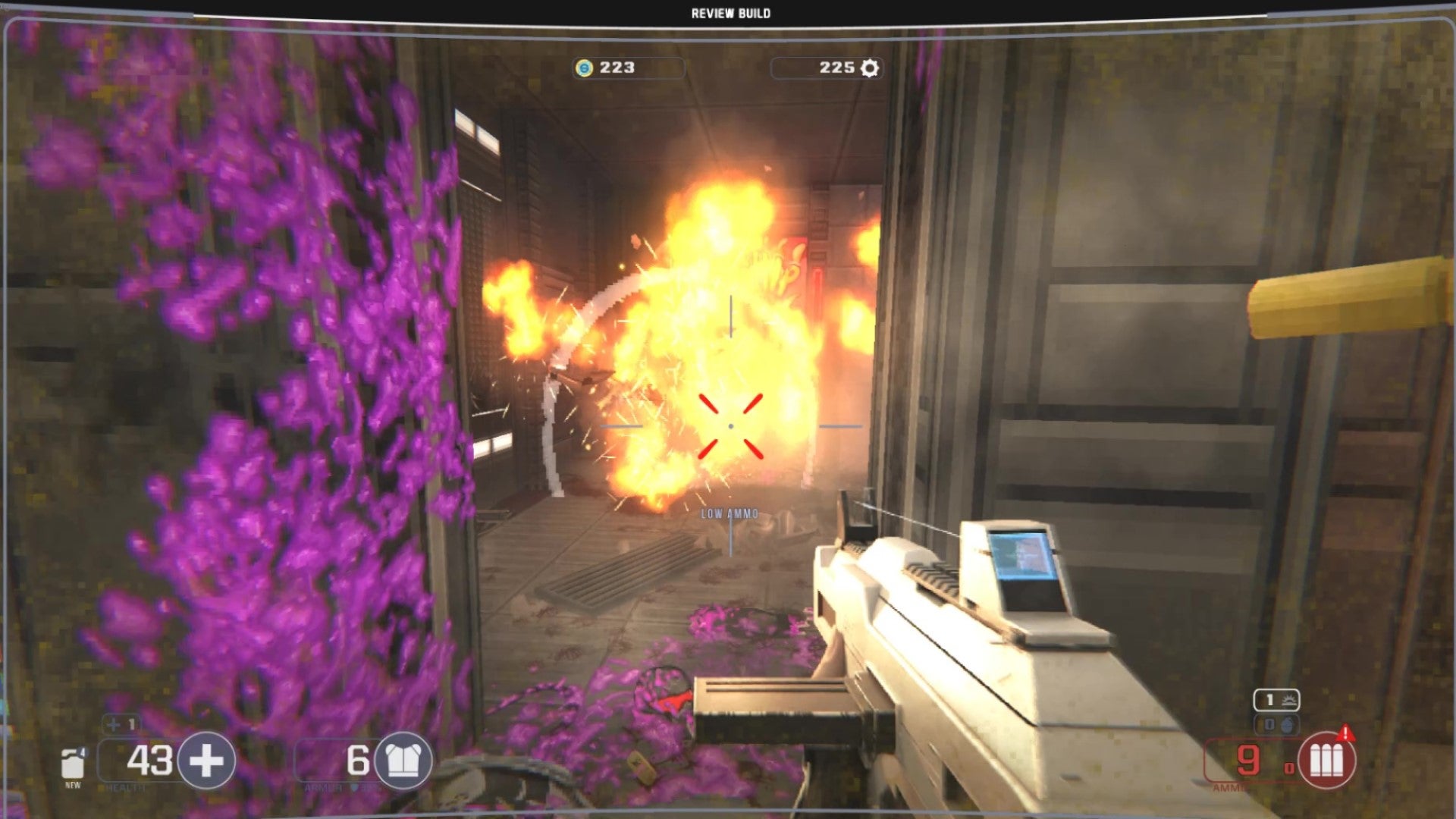This screenshot has width=1456, height=819.
Task: Click the gold coin currency icon
Action: (584, 68)
